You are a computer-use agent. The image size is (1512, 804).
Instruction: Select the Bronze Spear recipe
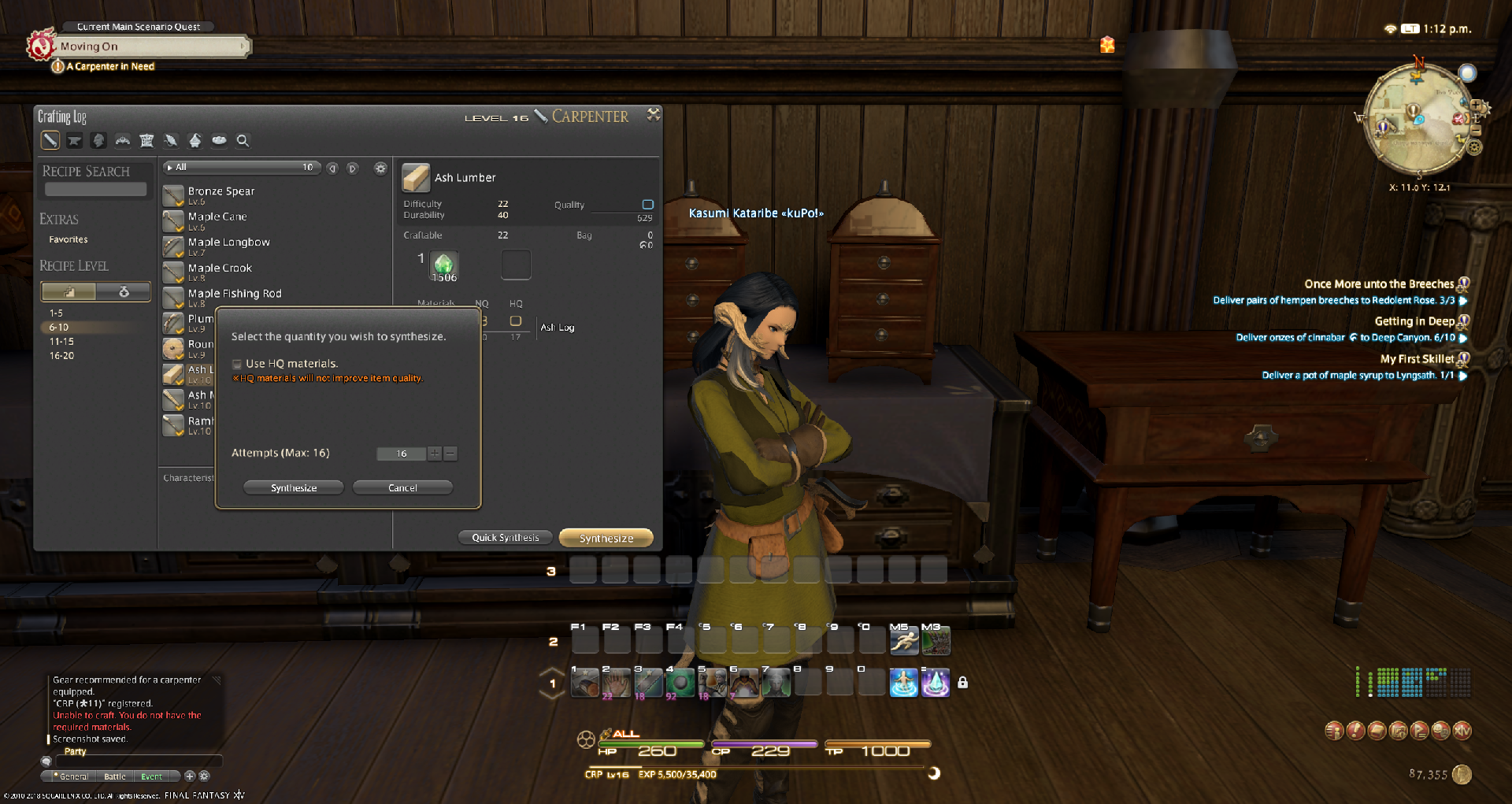pyautogui.click(x=221, y=191)
